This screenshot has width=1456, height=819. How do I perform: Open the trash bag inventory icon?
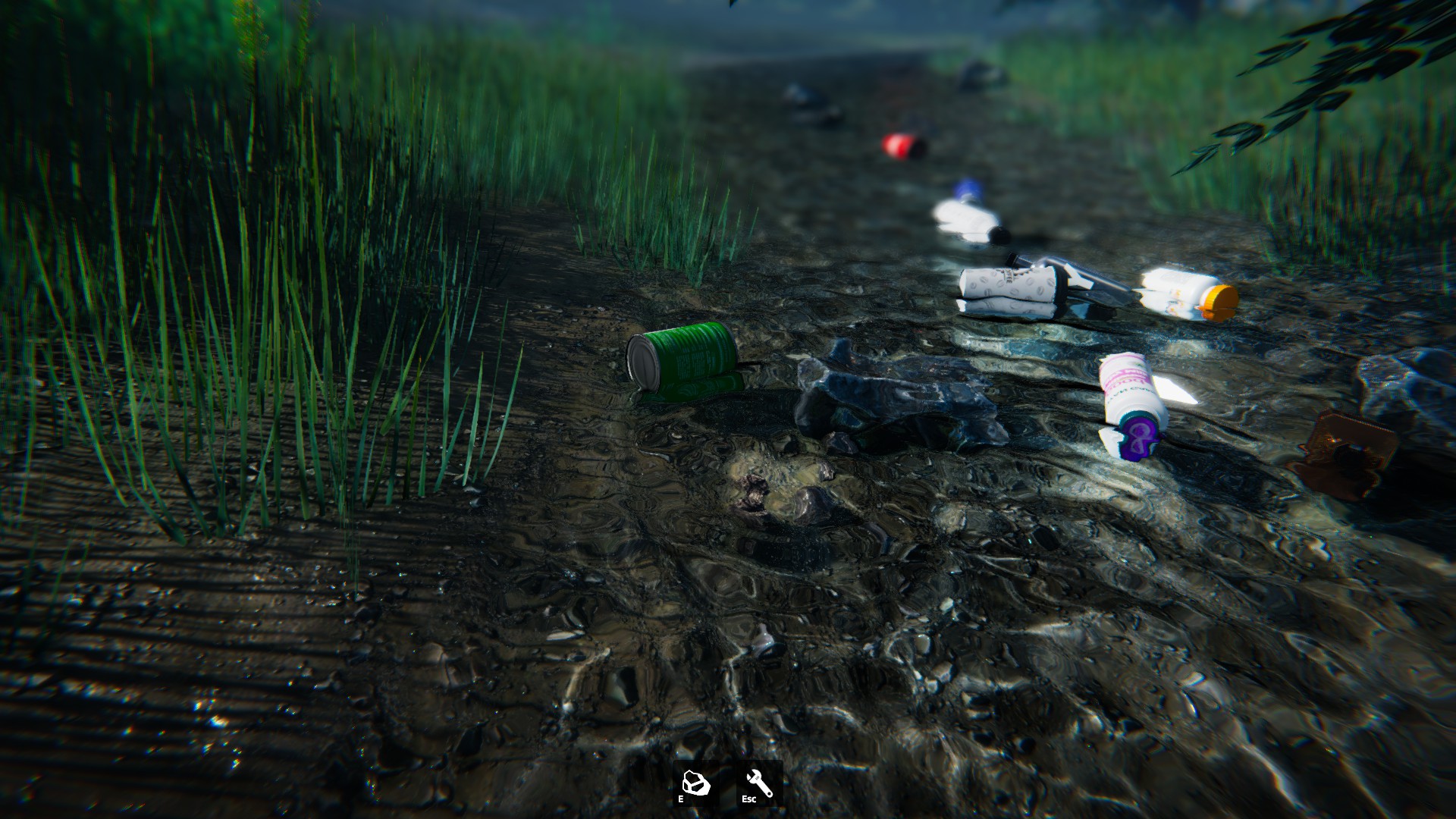tap(695, 783)
